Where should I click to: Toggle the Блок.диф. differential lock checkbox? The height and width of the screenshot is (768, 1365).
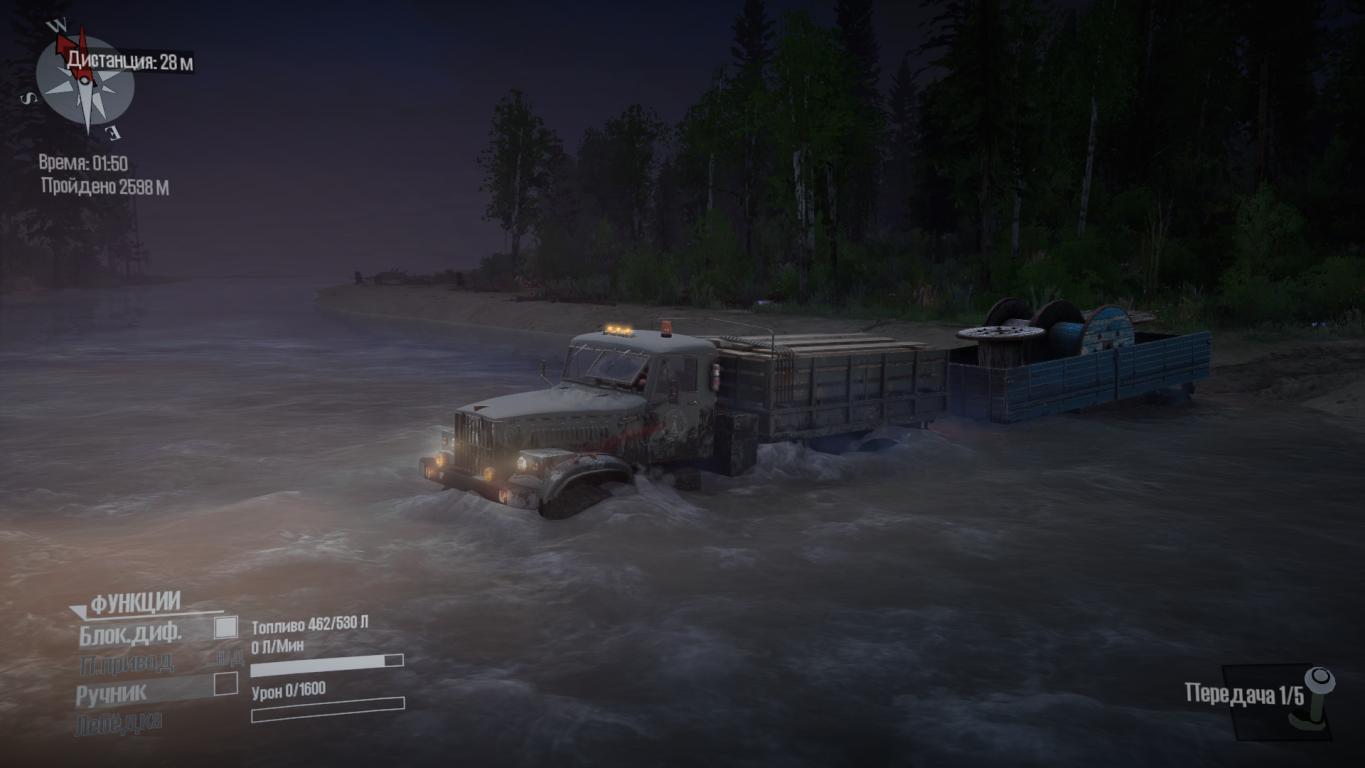point(227,628)
